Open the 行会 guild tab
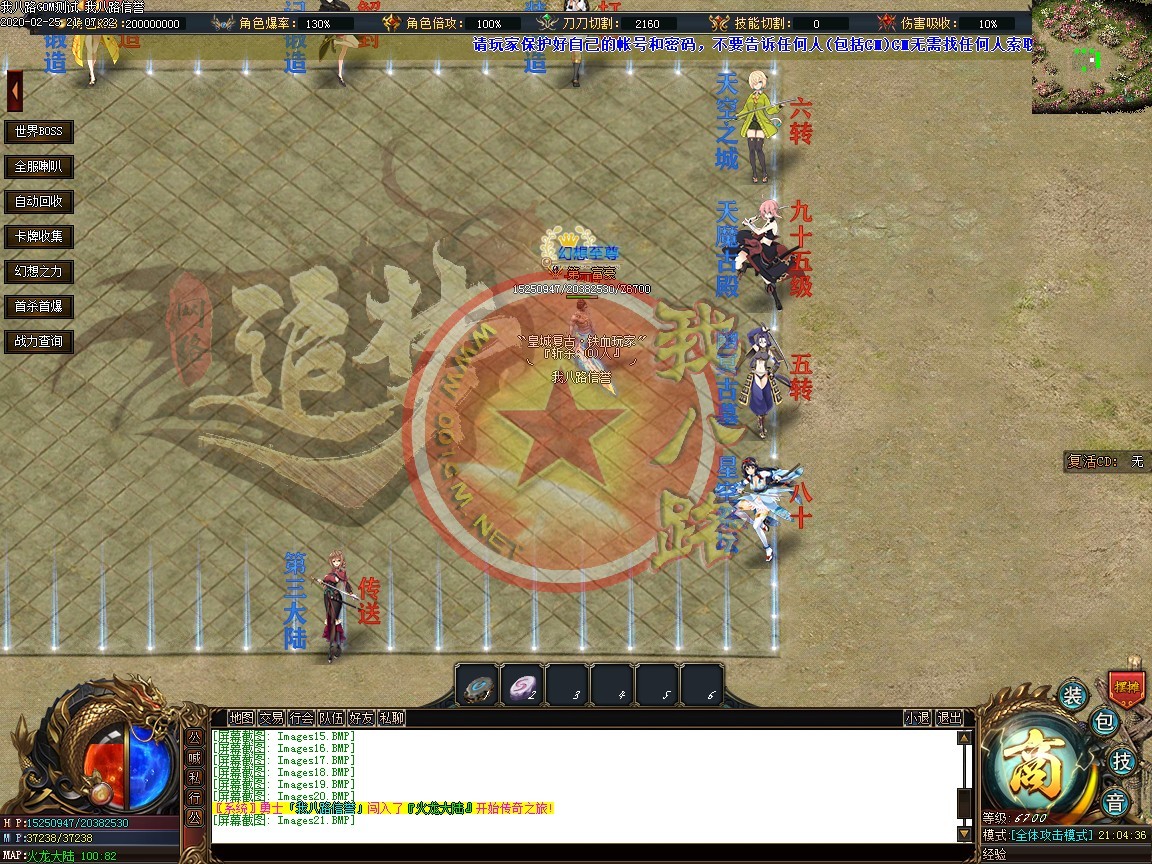1152x864 pixels. pos(301,718)
